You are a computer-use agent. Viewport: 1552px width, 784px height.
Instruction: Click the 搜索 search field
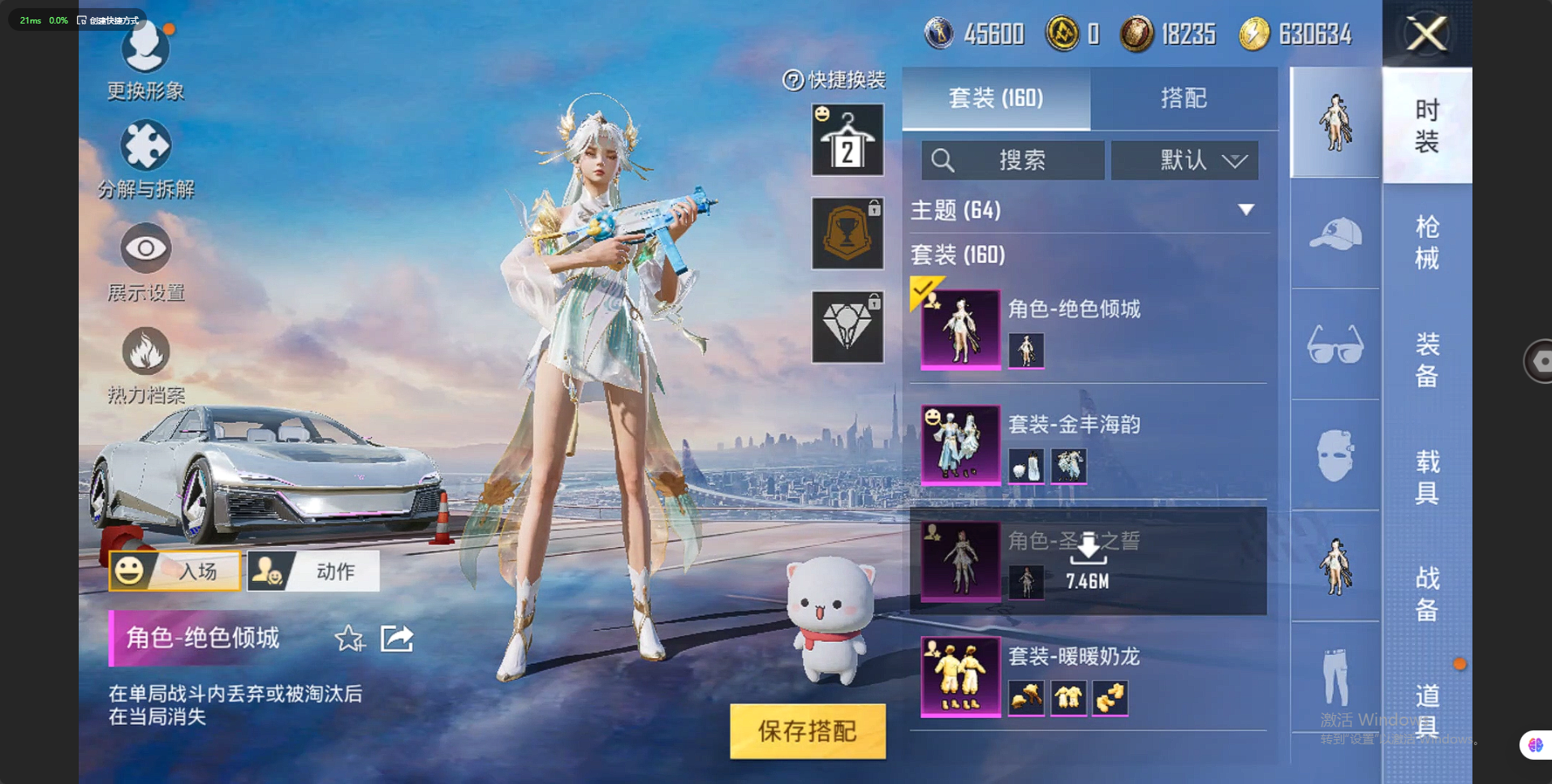click(x=1012, y=160)
